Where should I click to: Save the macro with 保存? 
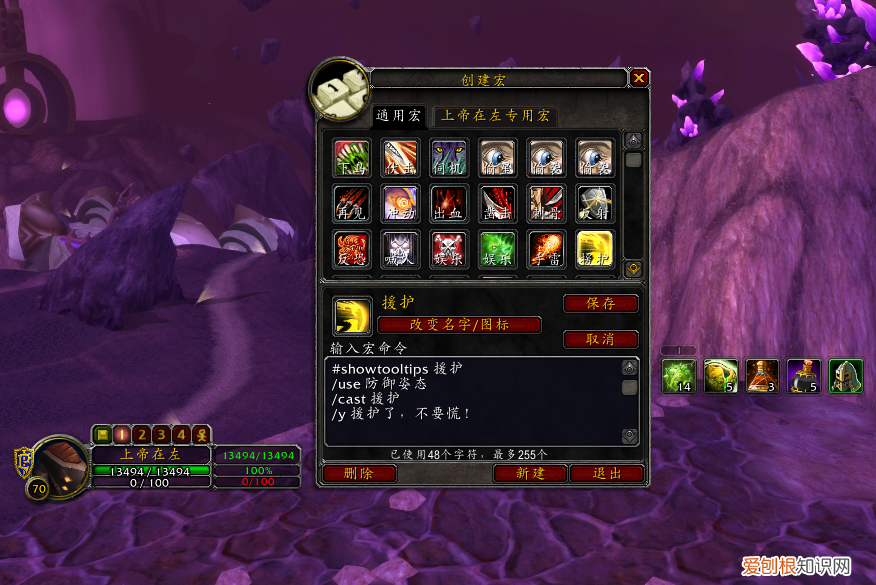point(601,303)
